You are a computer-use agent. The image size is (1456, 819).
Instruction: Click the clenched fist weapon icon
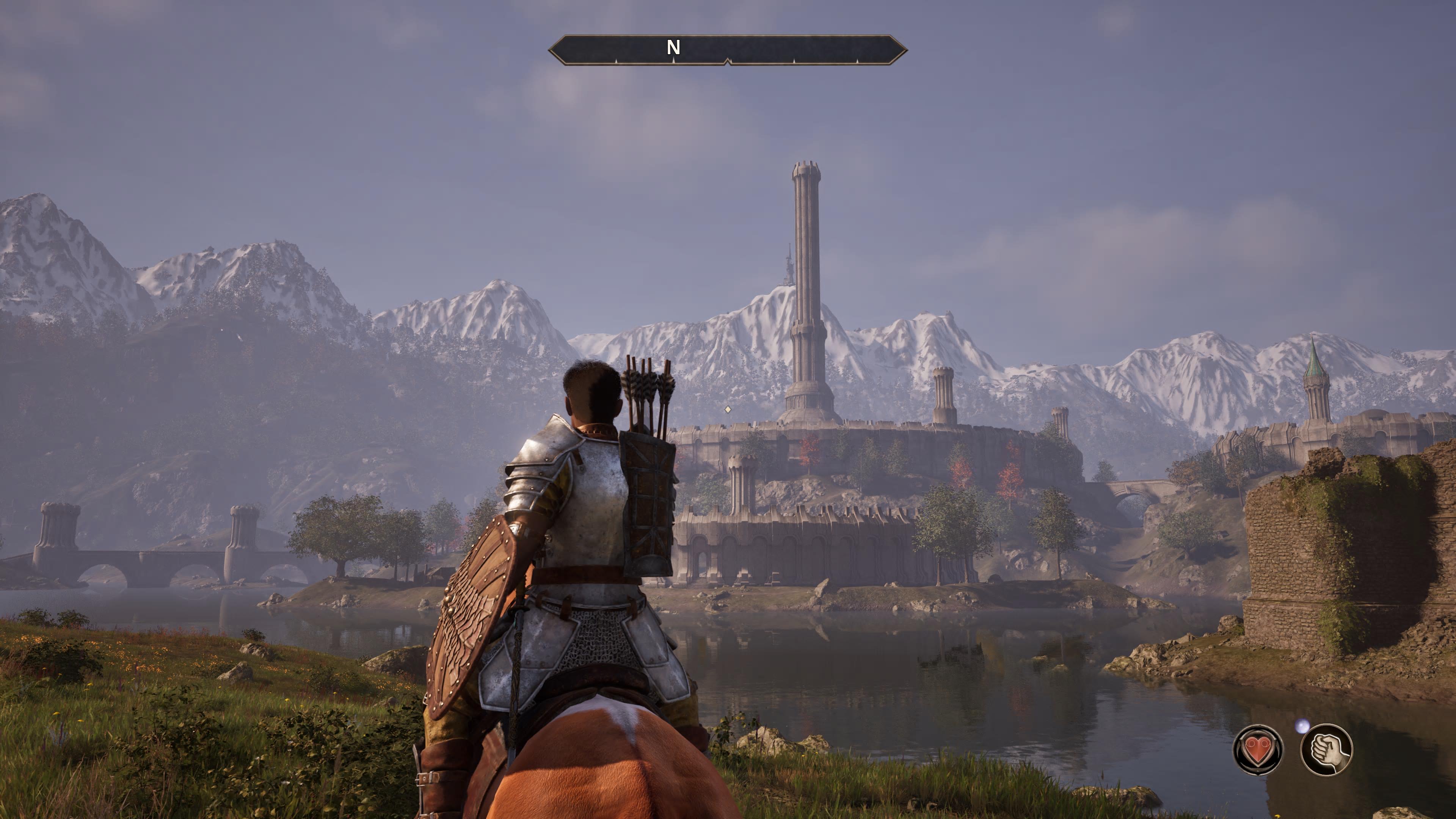pos(1326,750)
